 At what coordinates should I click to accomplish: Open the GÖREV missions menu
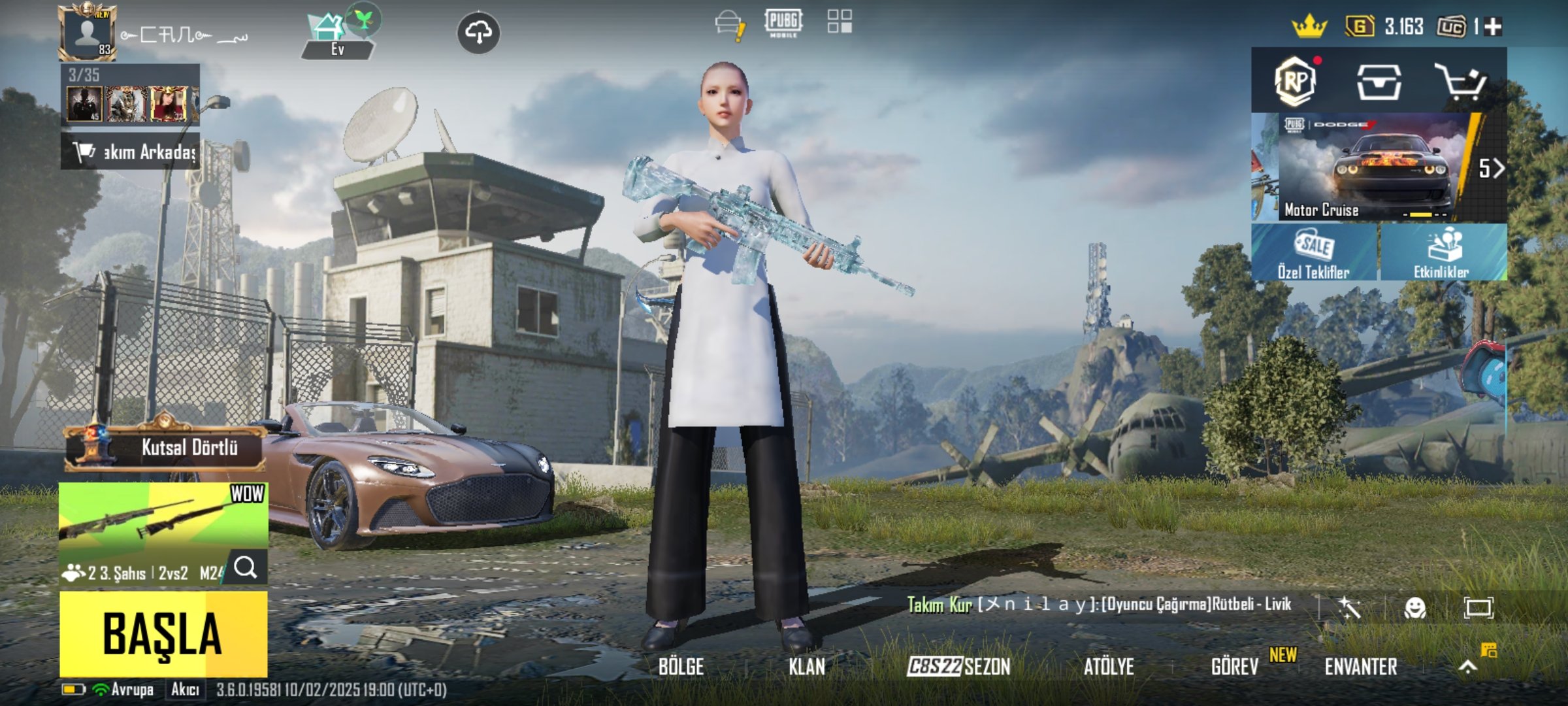click(1235, 667)
